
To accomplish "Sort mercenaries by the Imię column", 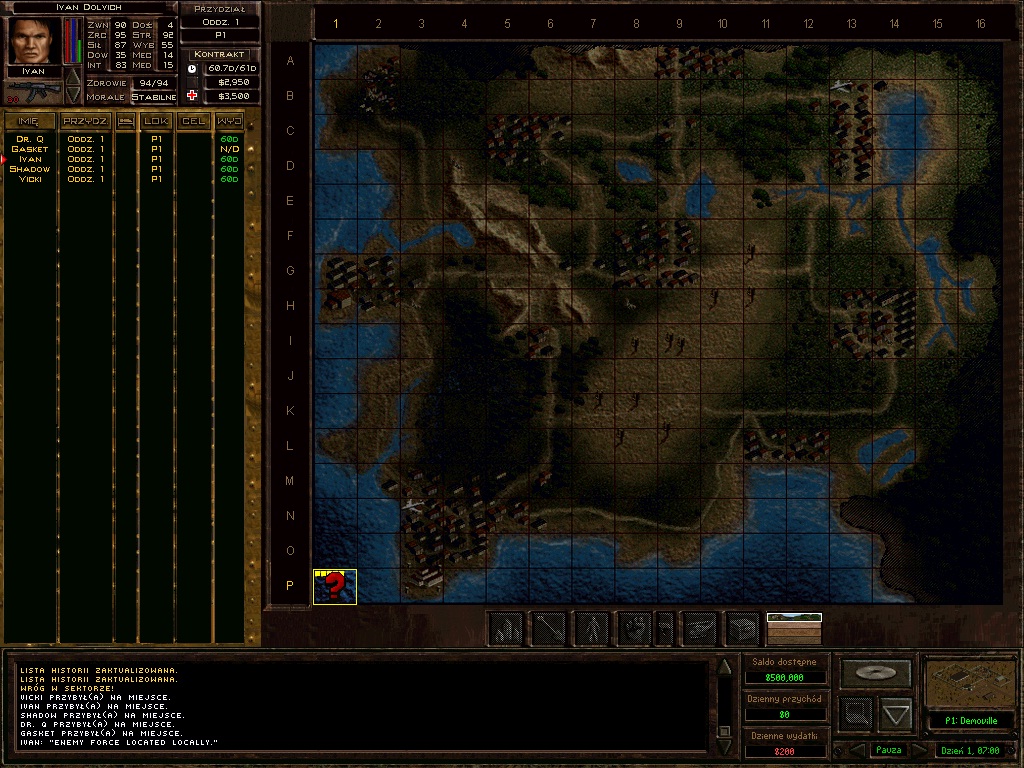I will click(x=29, y=121).
